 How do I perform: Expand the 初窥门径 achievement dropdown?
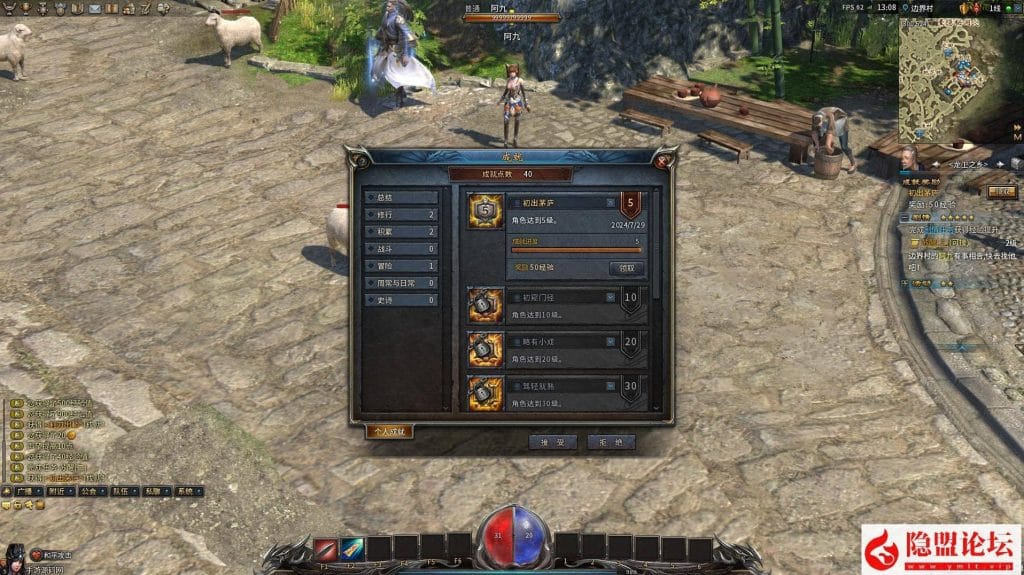(x=609, y=297)
